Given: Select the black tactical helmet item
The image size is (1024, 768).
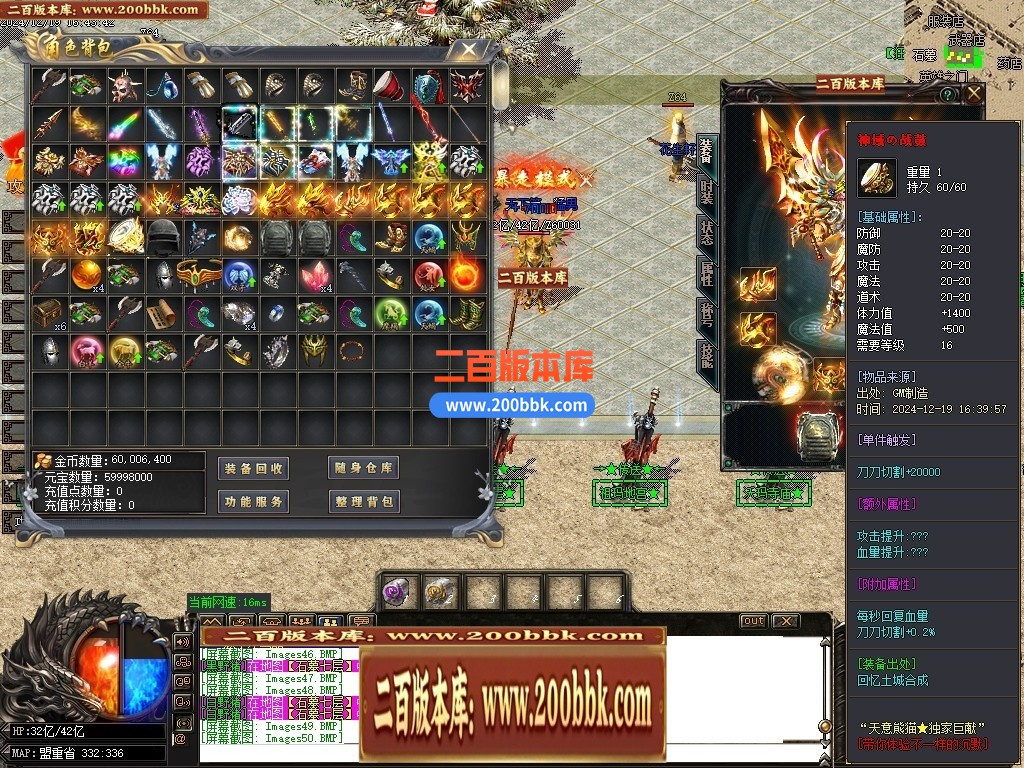Looking at the screenshot, I should point(162,237).
